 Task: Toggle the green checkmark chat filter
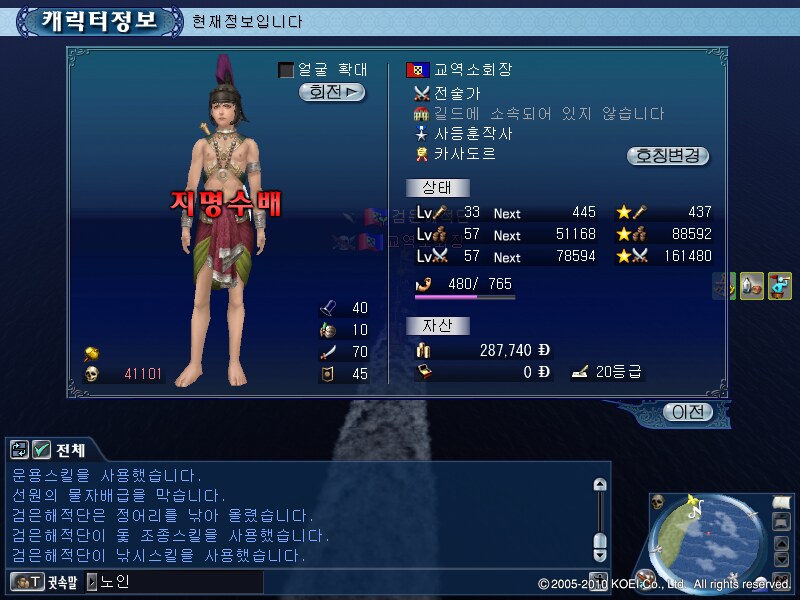(x=41, y=450)
